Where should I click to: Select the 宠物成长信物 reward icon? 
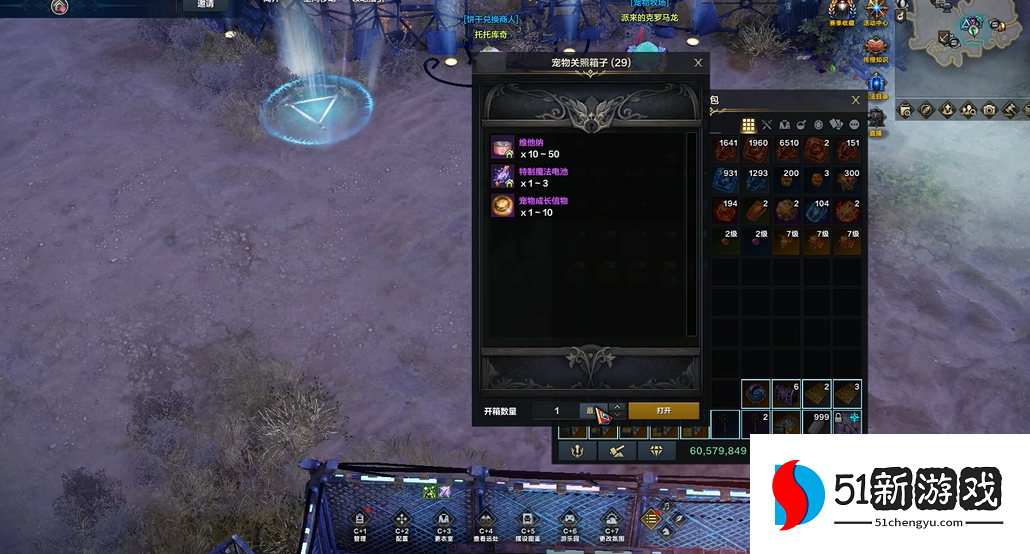pos(502,206)
